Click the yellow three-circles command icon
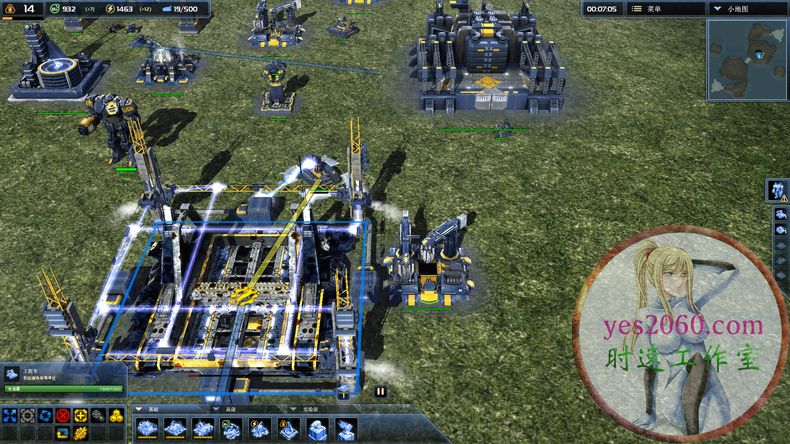This screenshot has width=790, height=444. 115,415
